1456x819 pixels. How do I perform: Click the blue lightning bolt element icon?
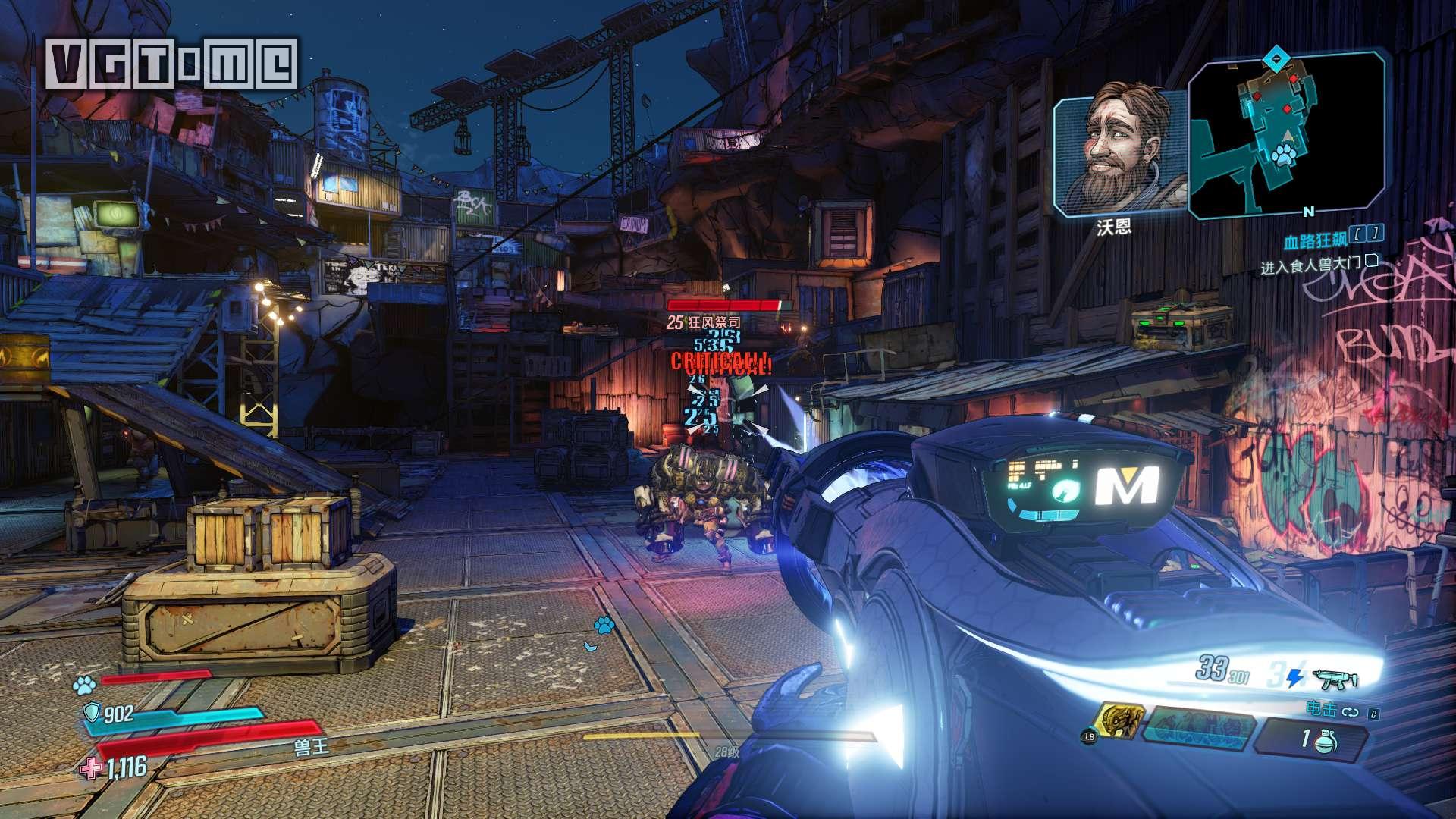[x=1296, y=677]
